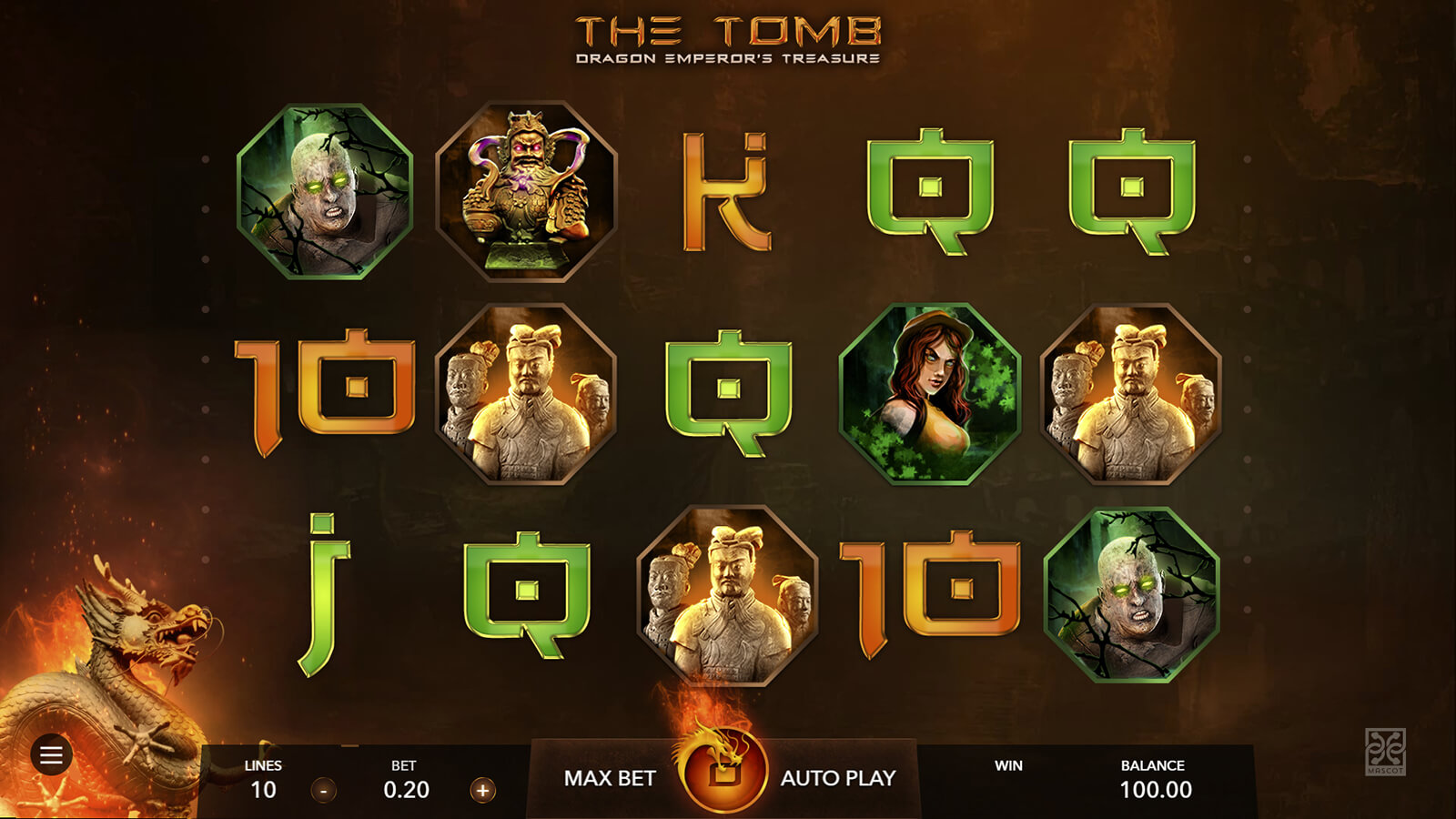
Task: Click the Mascot logo
Action: [x=1385, y=751]
